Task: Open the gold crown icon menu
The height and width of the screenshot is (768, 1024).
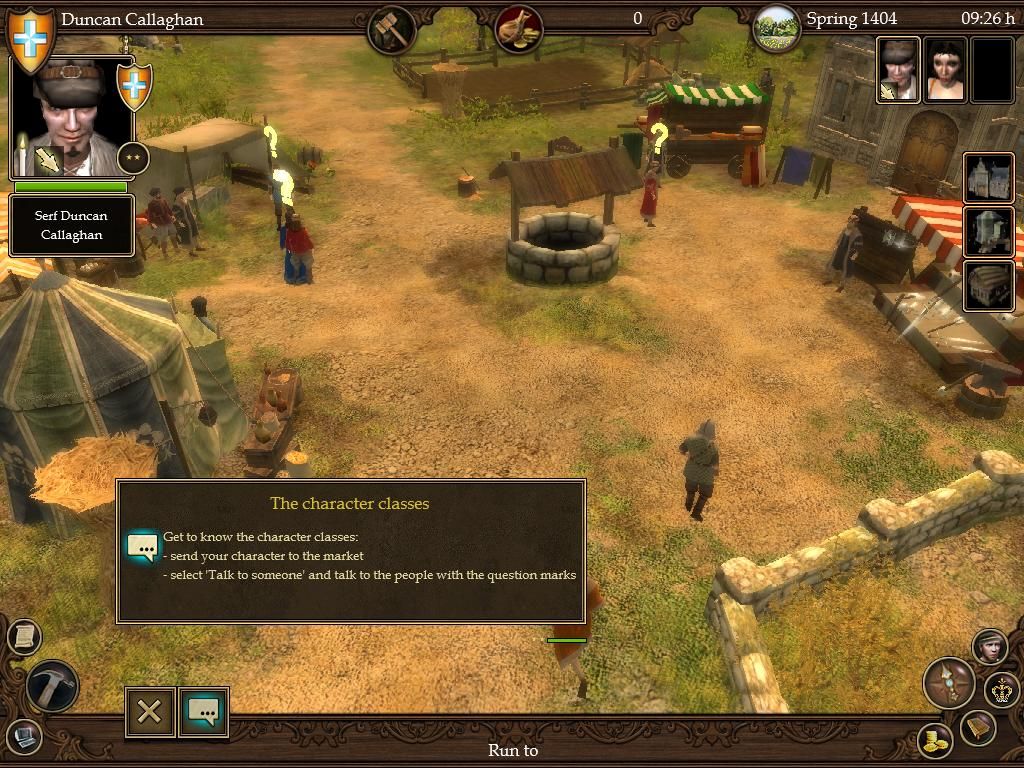Action: 1000,689
